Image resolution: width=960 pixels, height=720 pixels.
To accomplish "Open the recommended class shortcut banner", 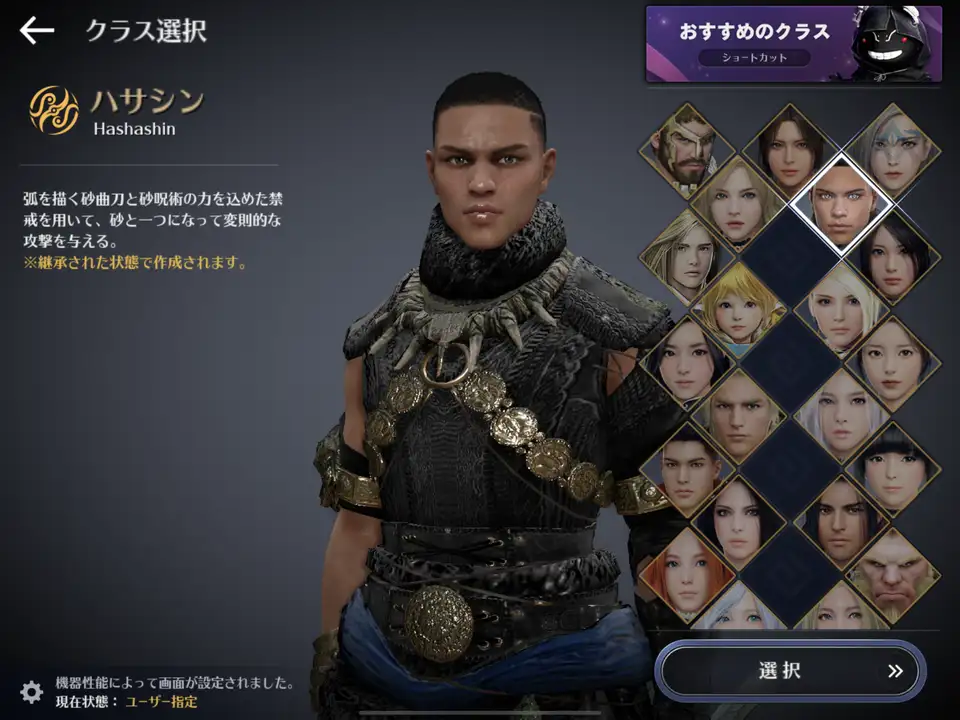I will 793,44.
